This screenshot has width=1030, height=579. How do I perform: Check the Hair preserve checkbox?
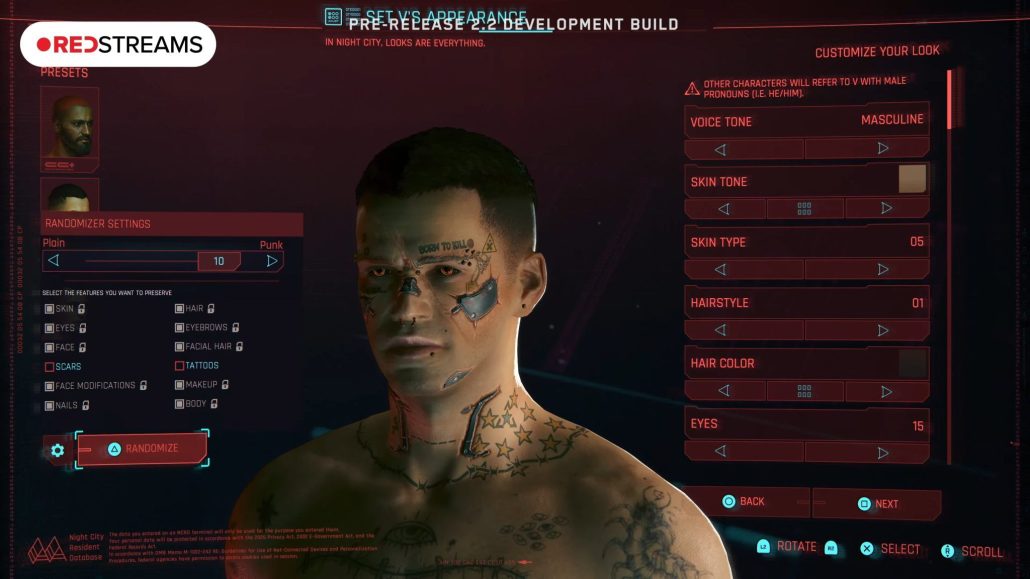pyautogui.click(x=180, y=309)
